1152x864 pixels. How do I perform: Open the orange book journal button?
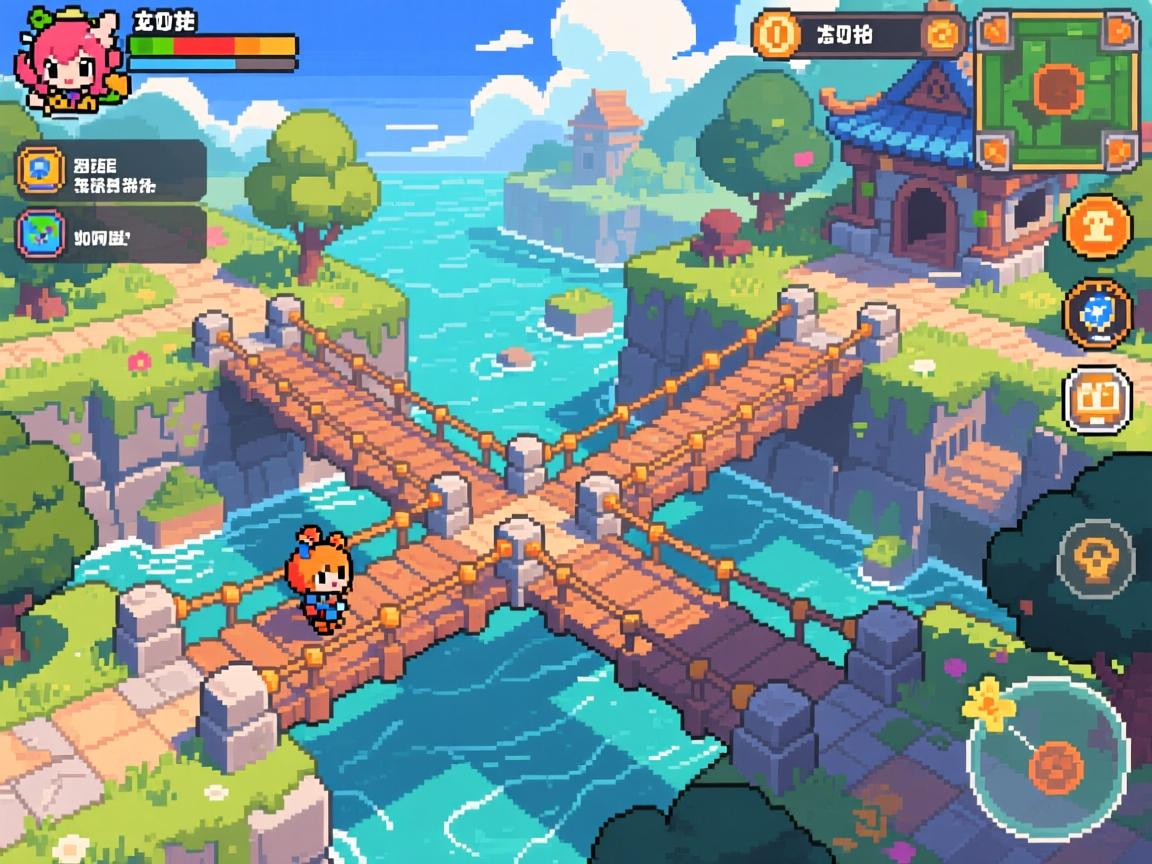pyautogui.click(x=1097, y=399)
